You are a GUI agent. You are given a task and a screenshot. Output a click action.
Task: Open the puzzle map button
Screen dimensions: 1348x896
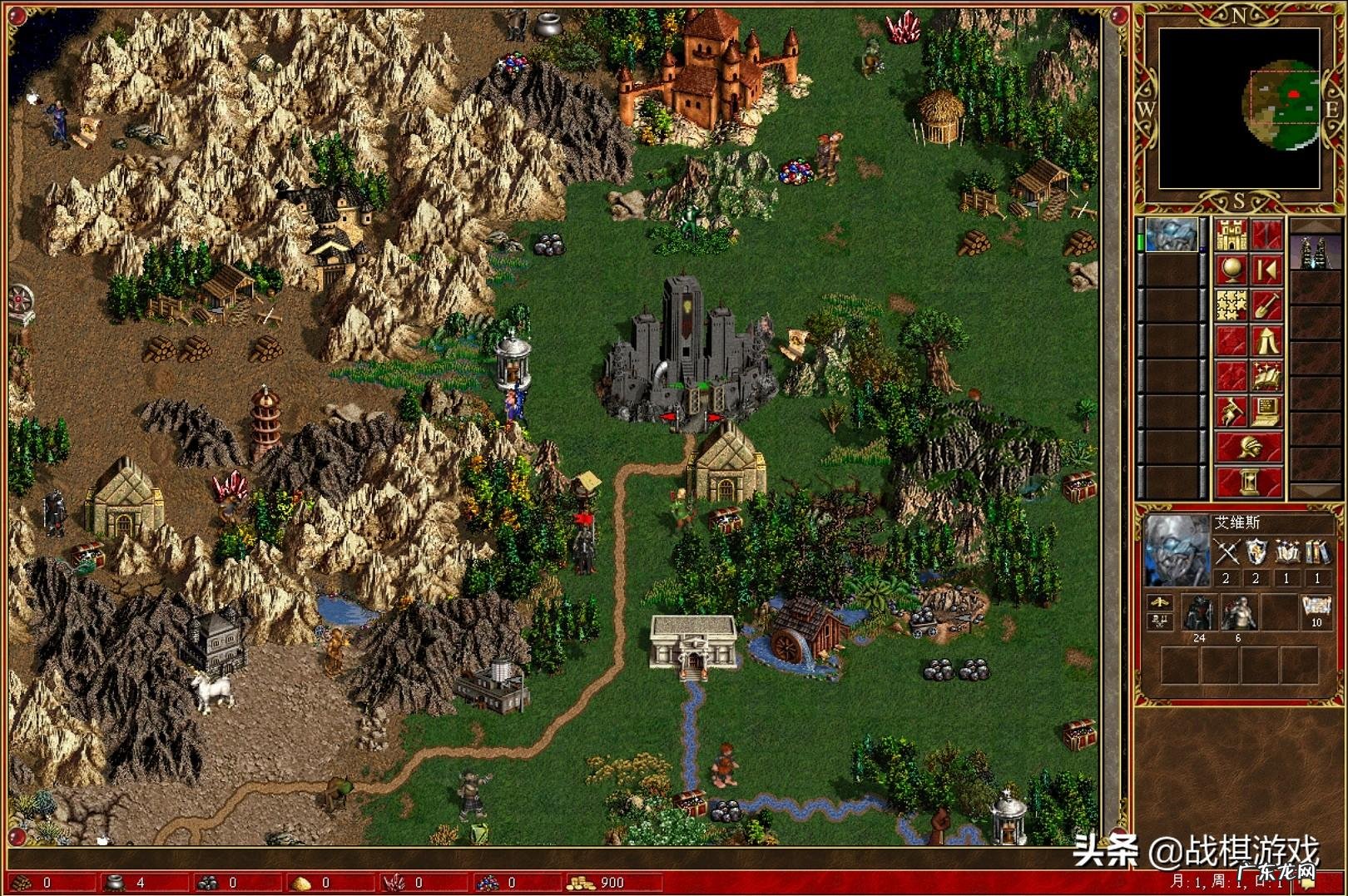point(1231,305)
